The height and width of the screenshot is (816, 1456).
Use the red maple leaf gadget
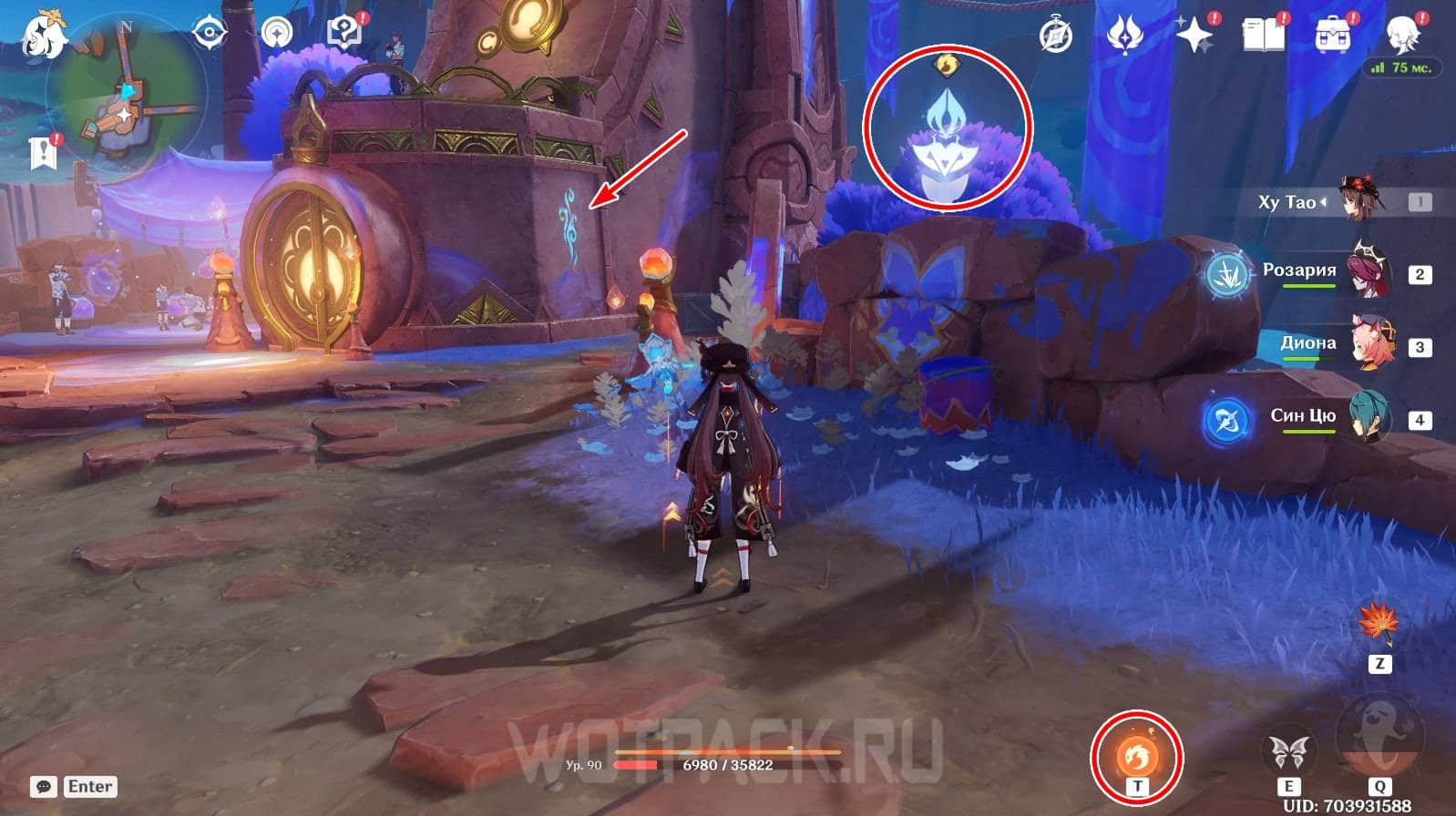coord(1379,624)
